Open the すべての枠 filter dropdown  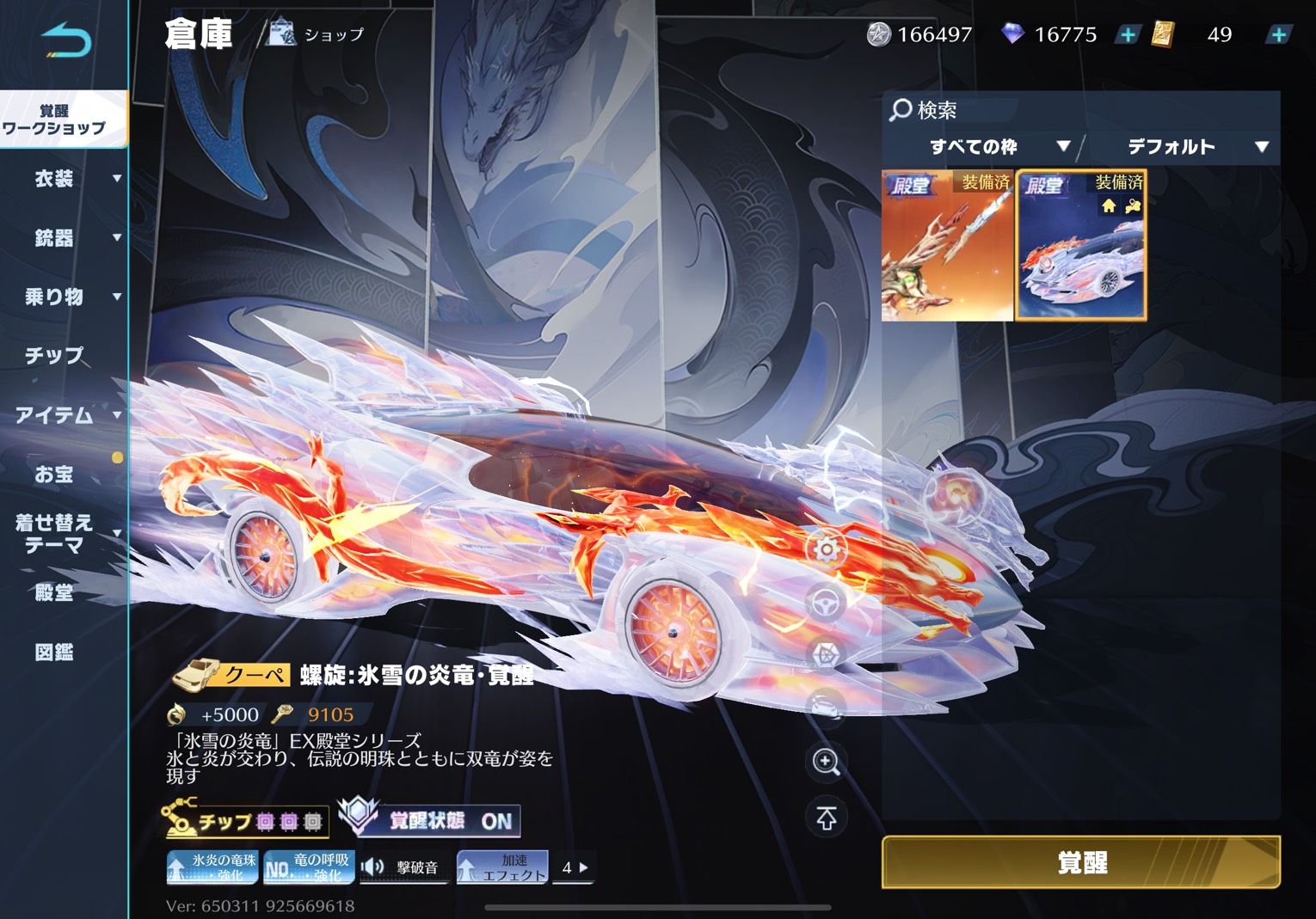pyautogui.click(x=985, y=147)
